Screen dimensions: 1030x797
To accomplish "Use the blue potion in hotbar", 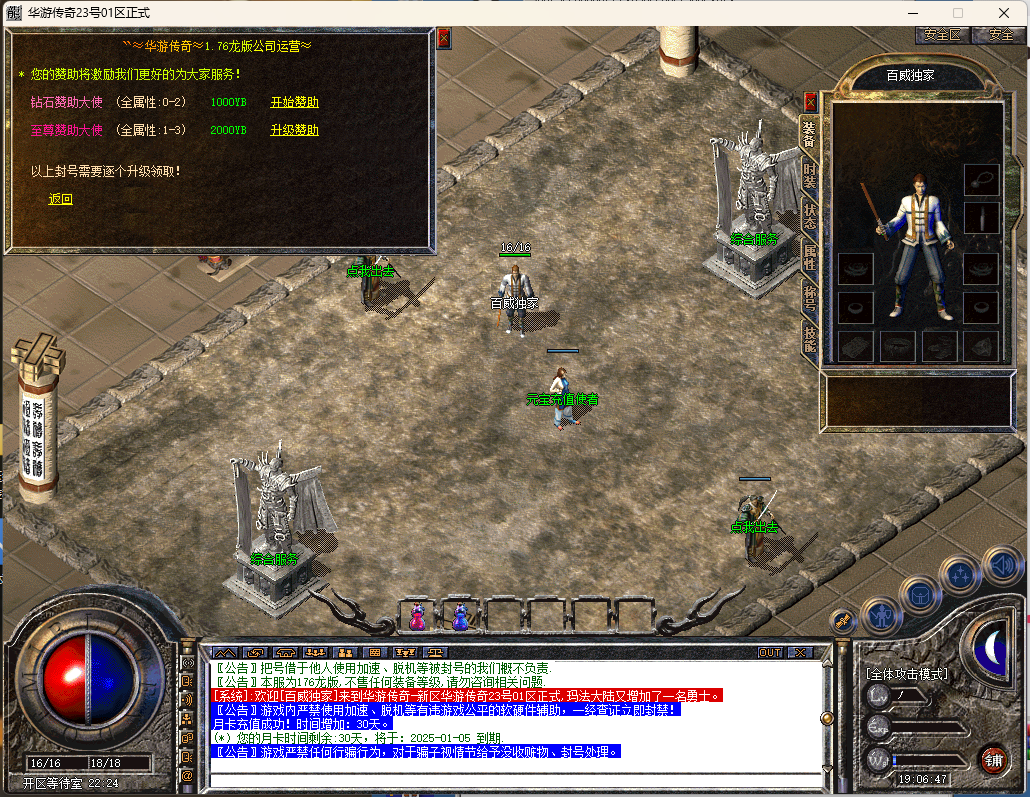I will (461, 616).
